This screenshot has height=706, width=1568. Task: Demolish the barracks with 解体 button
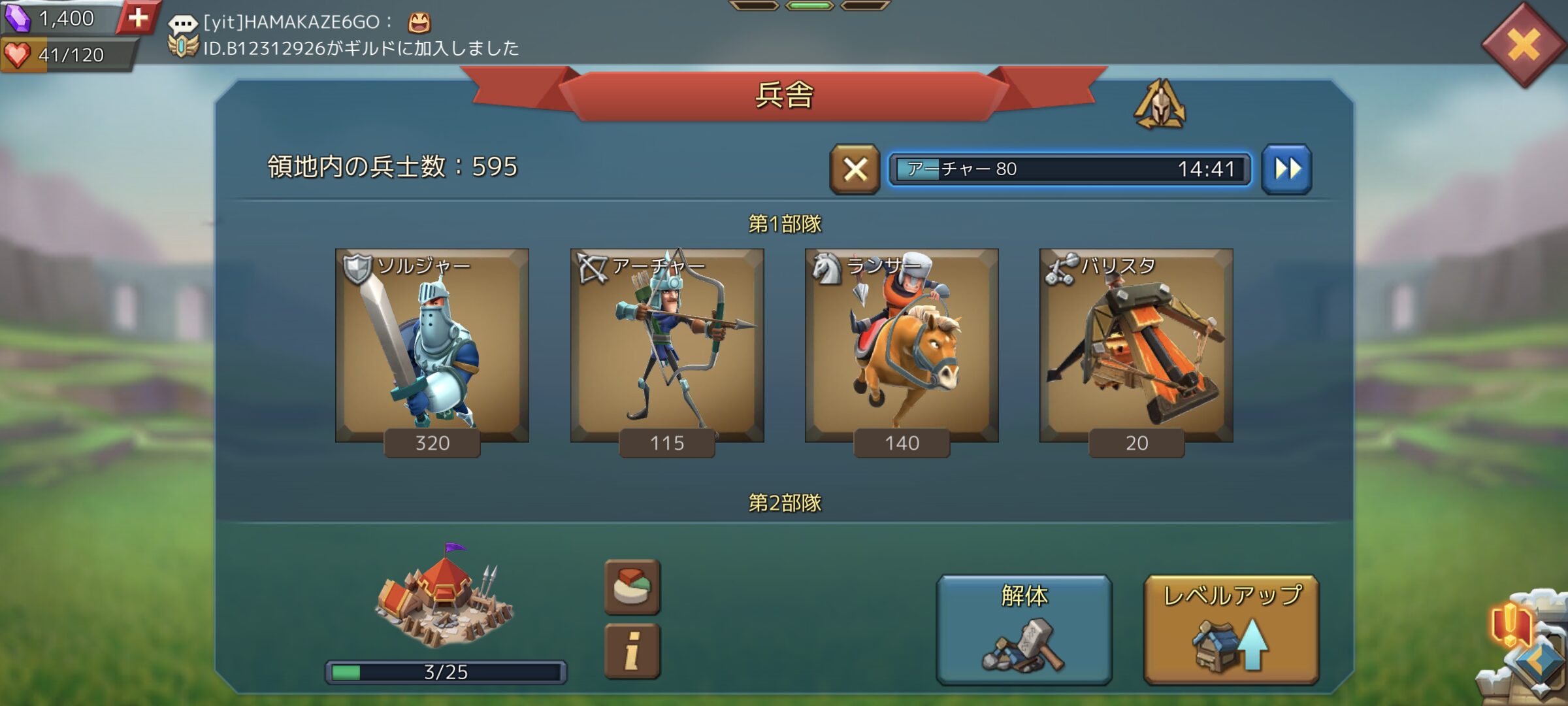point(1024,629)
